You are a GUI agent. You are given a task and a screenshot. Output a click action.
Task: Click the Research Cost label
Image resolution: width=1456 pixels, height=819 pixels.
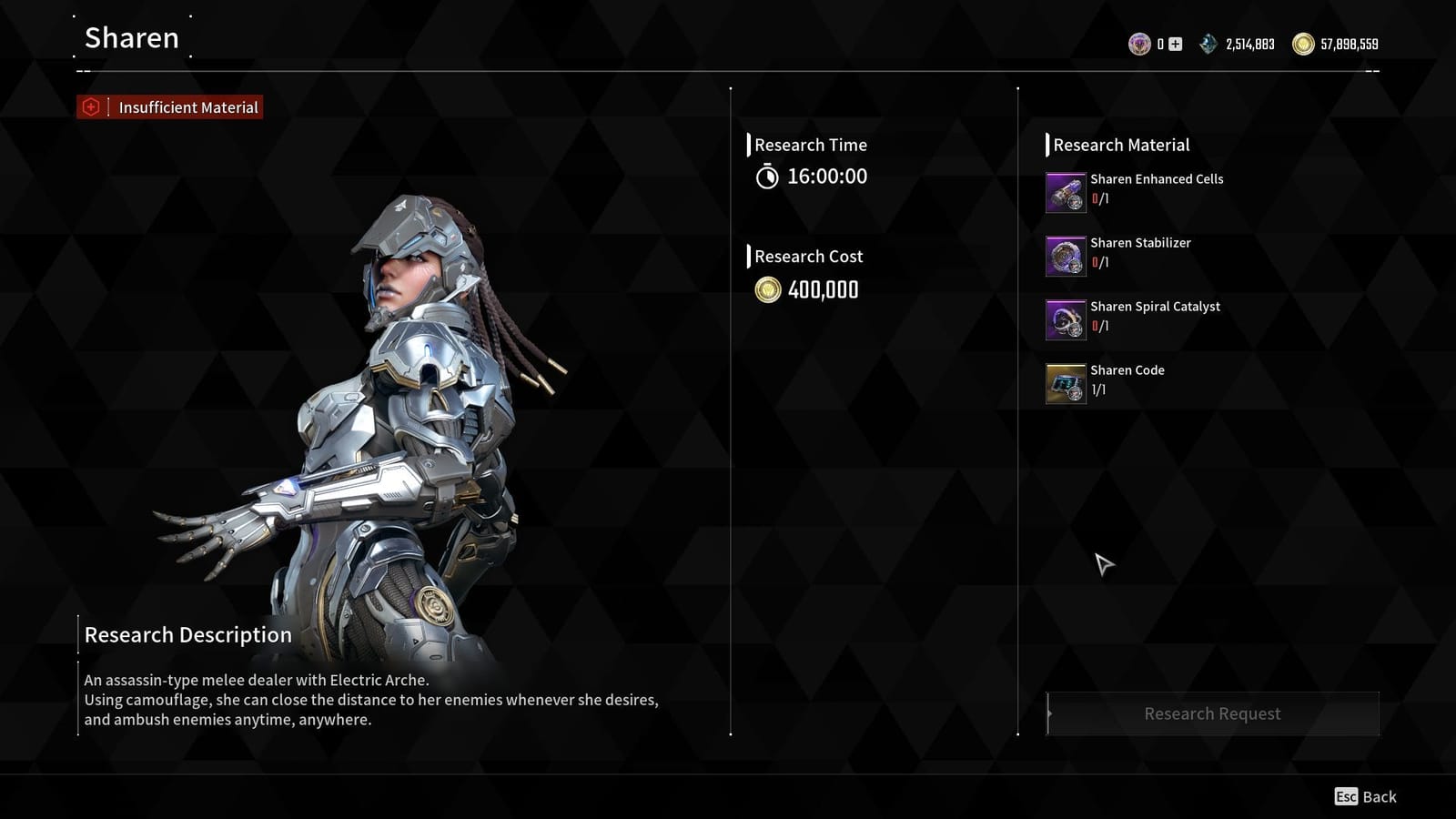(x=808, y=256)
